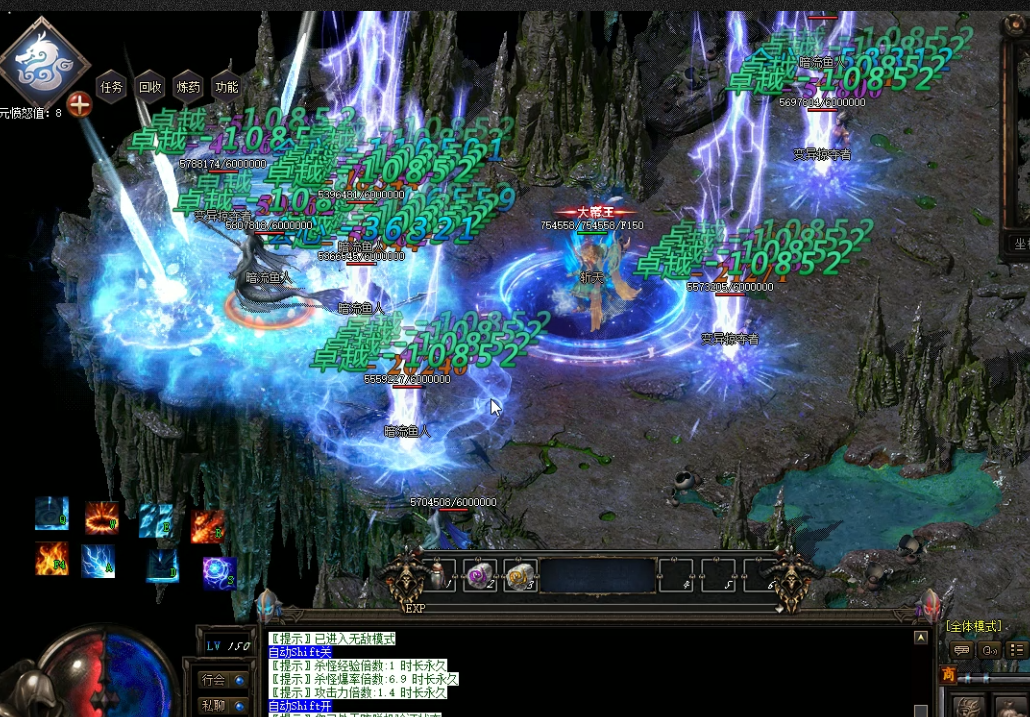Use the purple orb skill marked S
Image resolution: width=1030 pixels, height=717 pixels.
pyautogui.click(x=219, y=572)
